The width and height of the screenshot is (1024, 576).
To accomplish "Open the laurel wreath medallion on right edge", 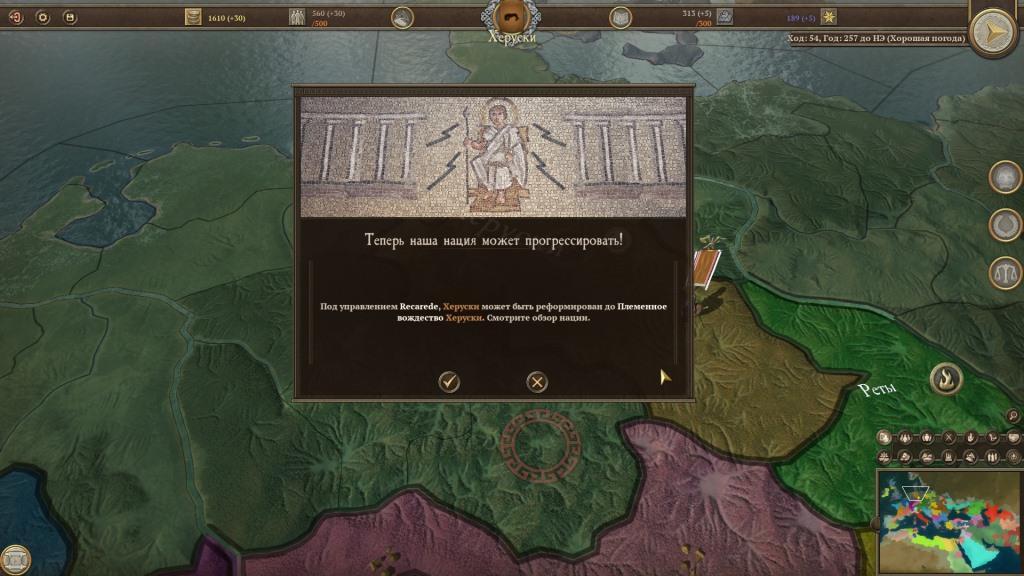I will click(x=1005, y=225).
